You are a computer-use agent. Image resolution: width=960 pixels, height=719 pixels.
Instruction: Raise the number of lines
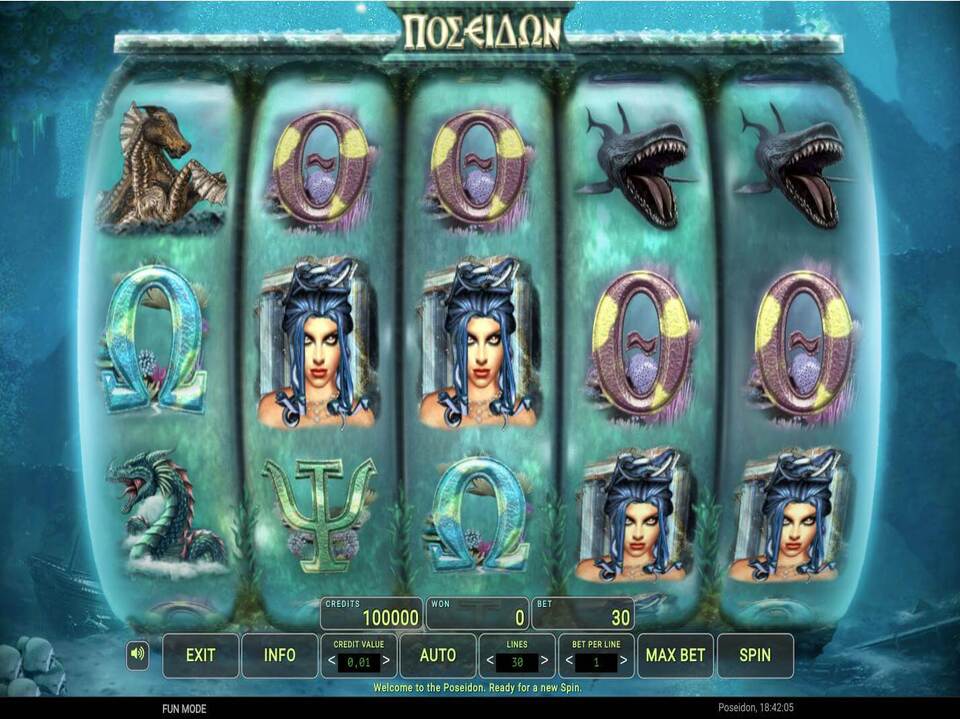click(x=545, y=661)
